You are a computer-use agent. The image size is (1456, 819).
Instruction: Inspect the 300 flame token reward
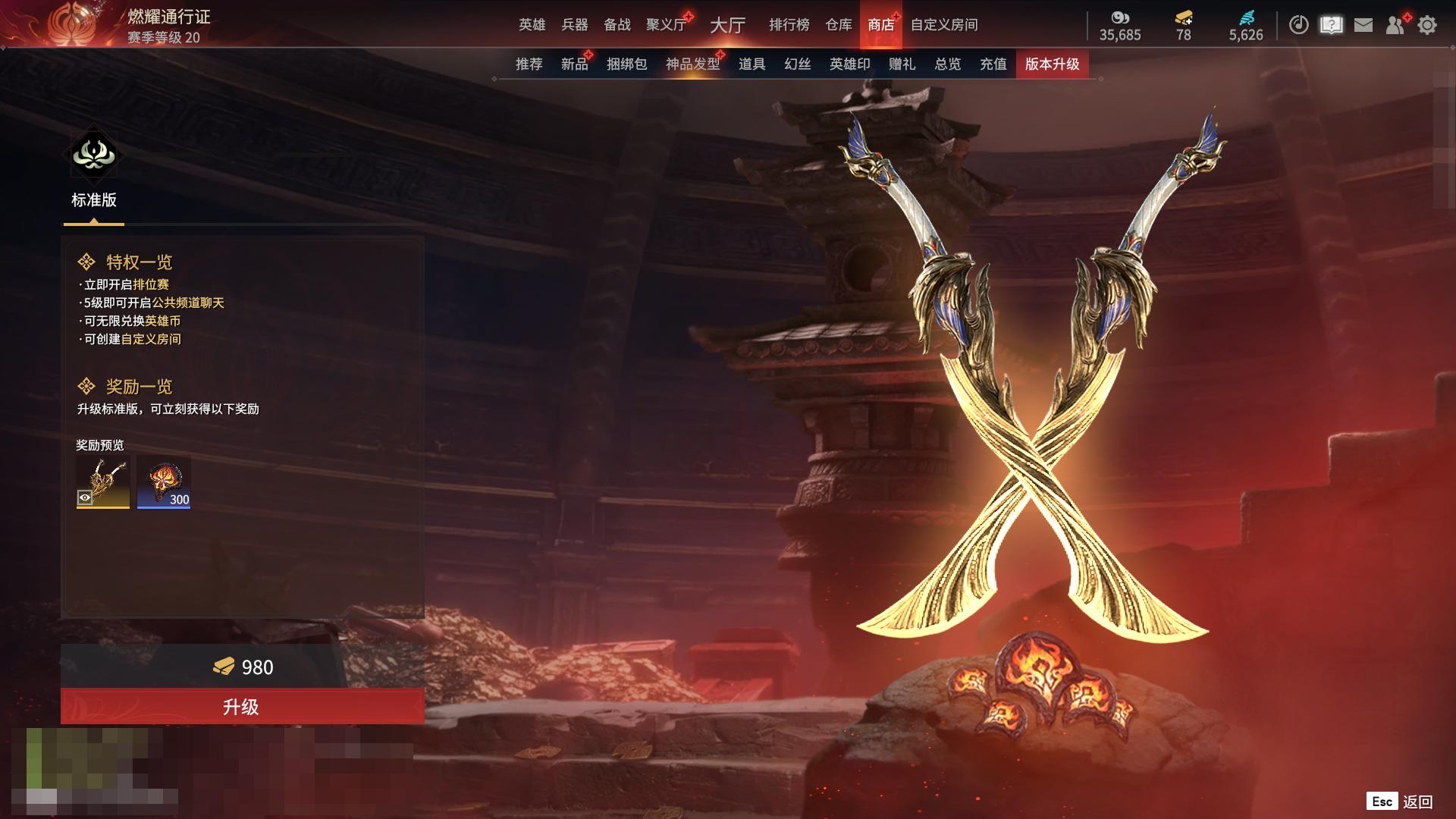pos(164,482)
